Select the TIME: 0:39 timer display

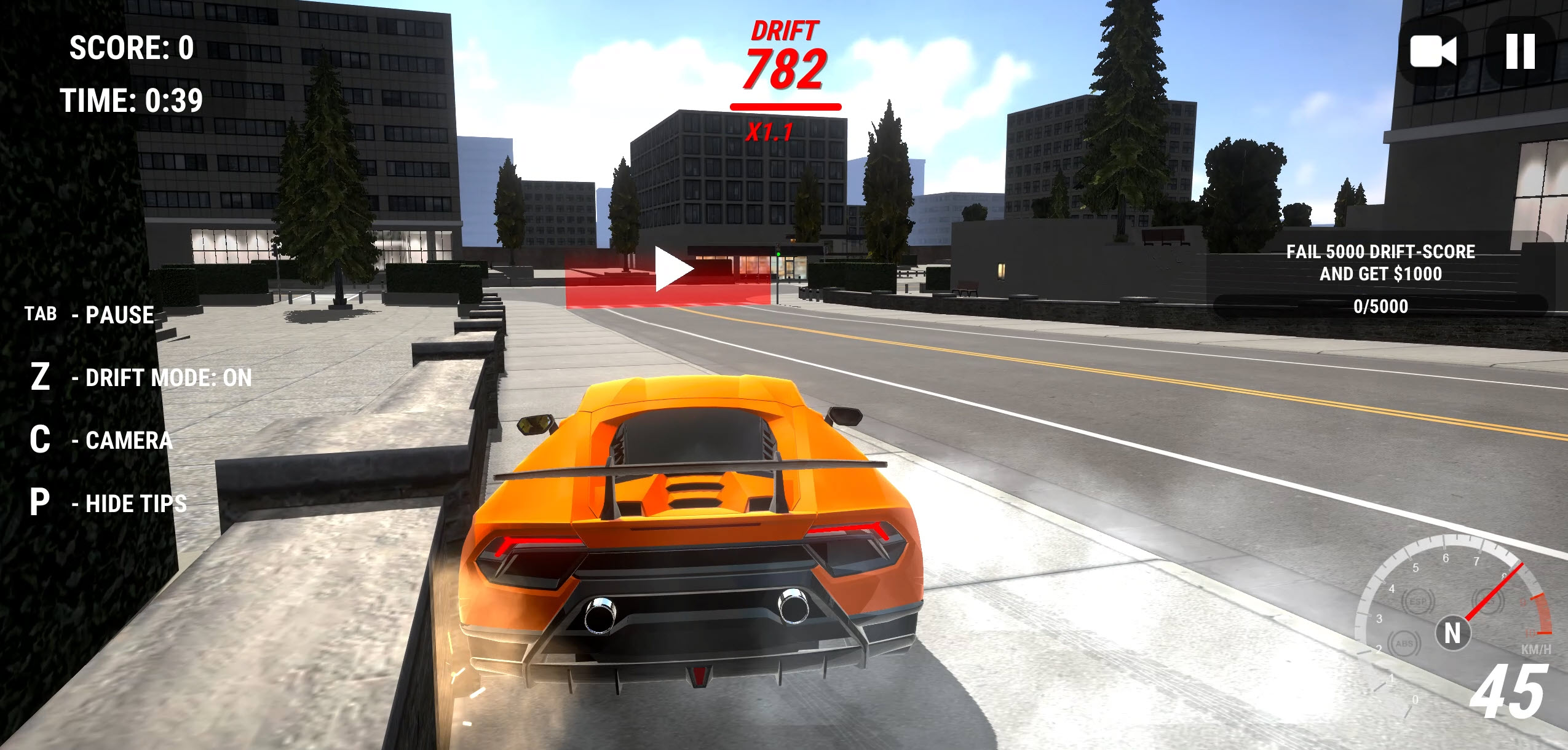[131, 100]
